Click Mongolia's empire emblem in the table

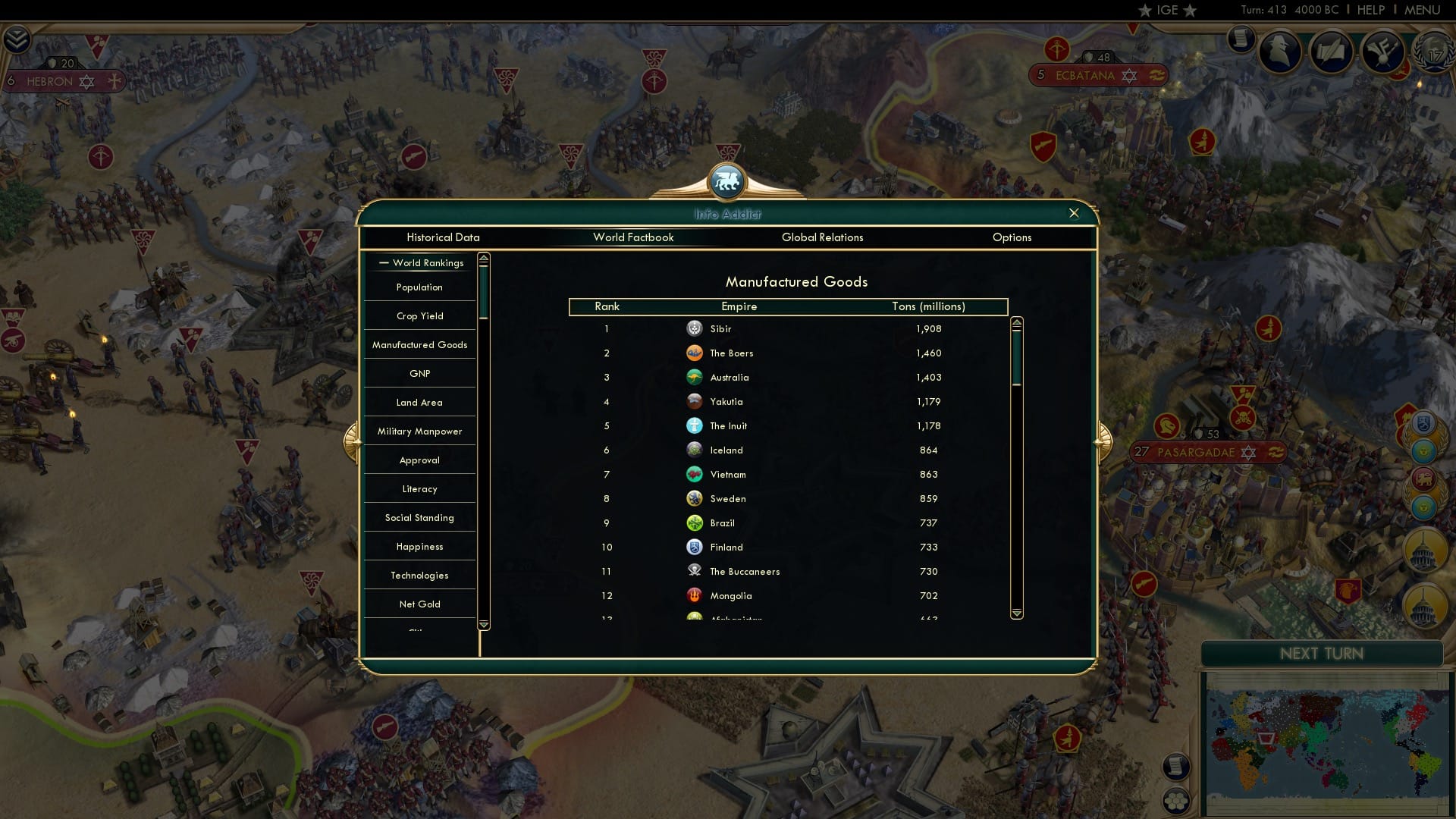click(x=695, y=596)
